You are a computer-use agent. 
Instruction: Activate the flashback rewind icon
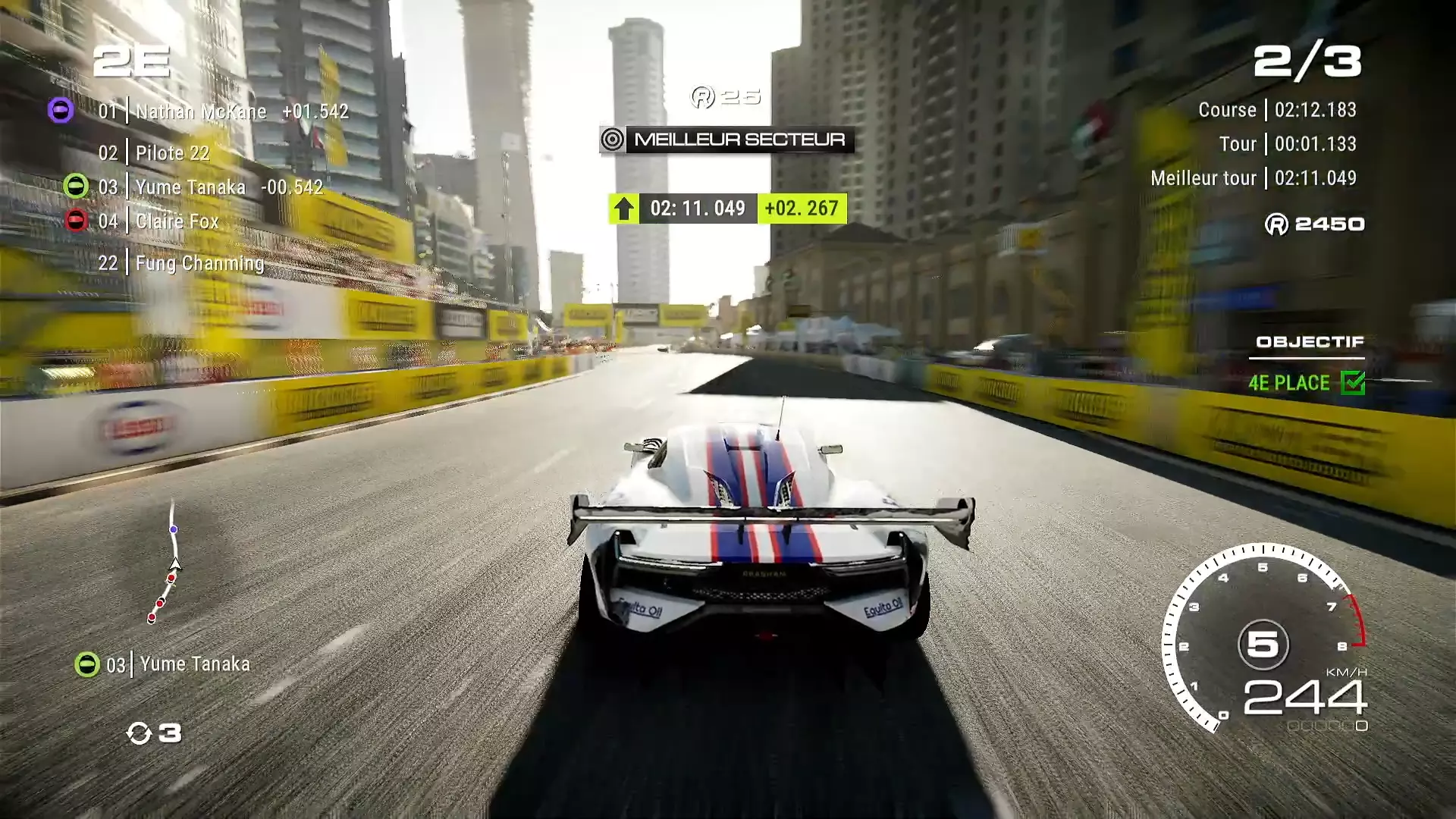[140, 733]
